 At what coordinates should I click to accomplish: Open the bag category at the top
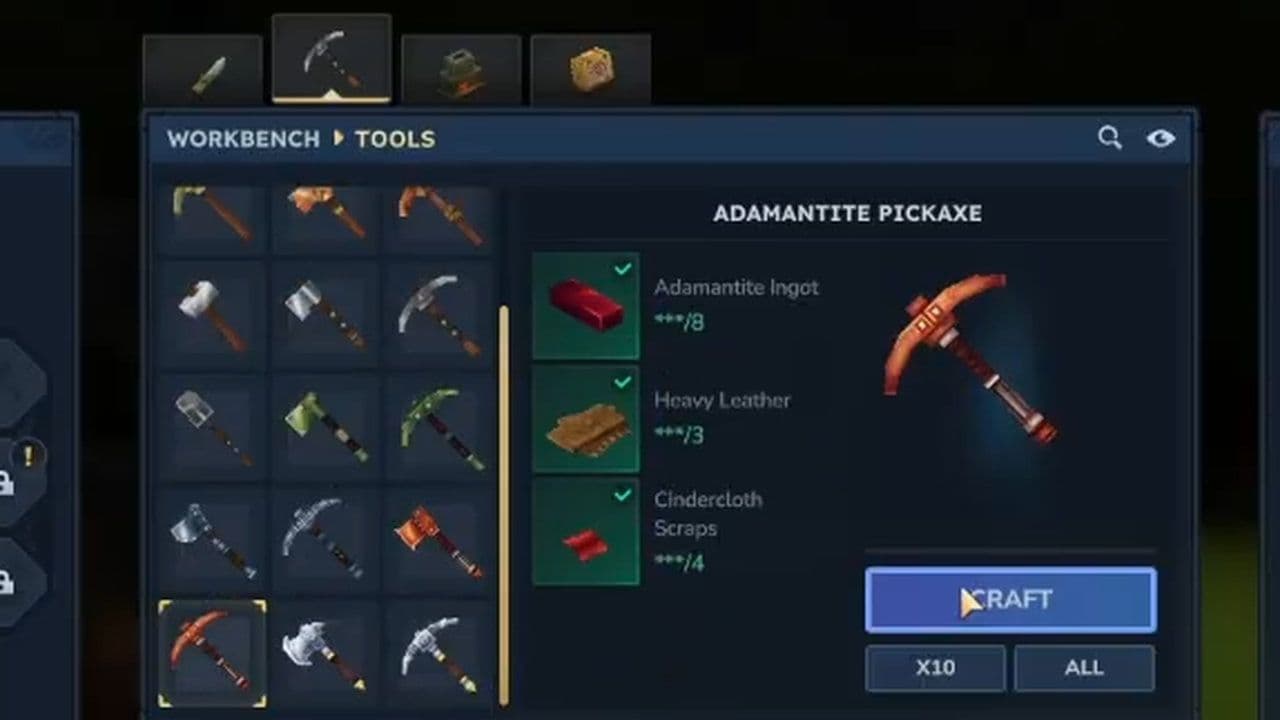pyautogui.click(x=591, y=67)
